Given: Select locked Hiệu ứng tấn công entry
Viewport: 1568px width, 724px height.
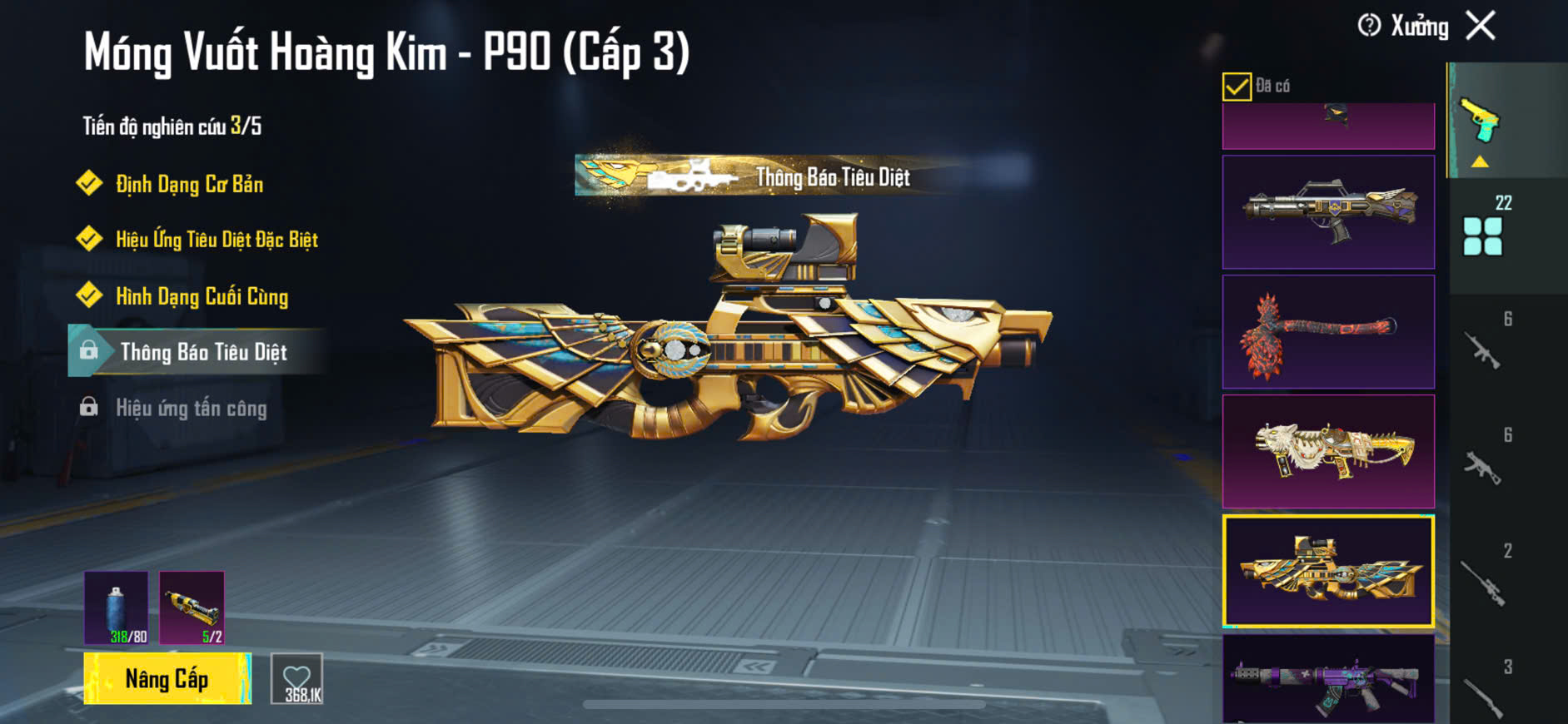Looking at the screenshot, I should pyautogui.click(x=191, y=408).
